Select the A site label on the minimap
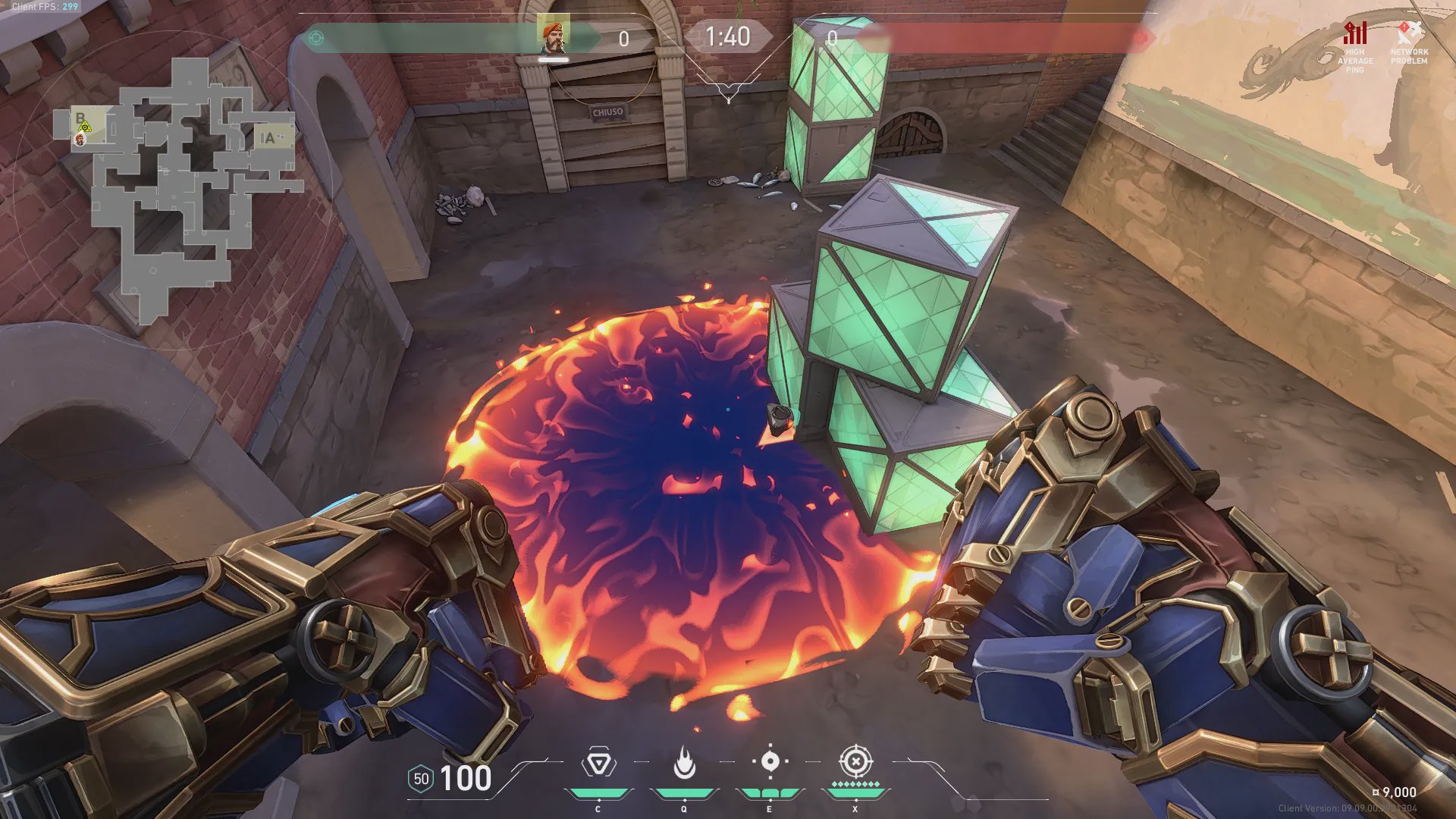This screenshot has height=819, width=1456. 268,138
